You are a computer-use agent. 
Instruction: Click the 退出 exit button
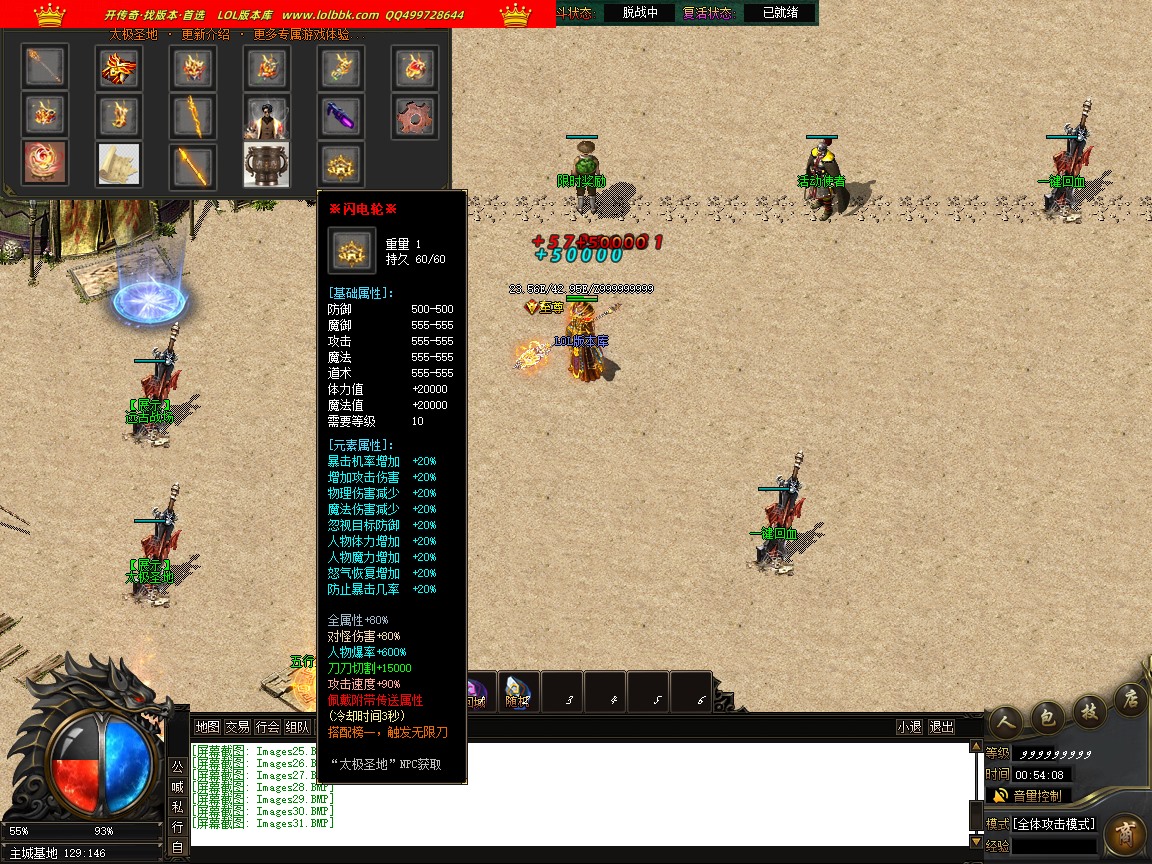(x=941, y=727)
